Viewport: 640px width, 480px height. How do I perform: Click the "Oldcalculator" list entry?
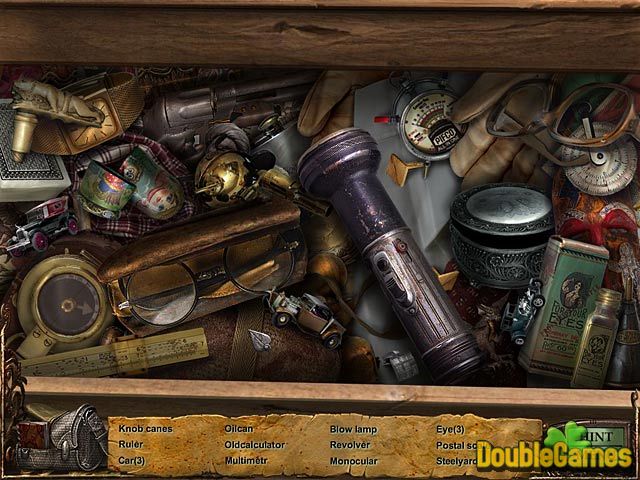255,445
